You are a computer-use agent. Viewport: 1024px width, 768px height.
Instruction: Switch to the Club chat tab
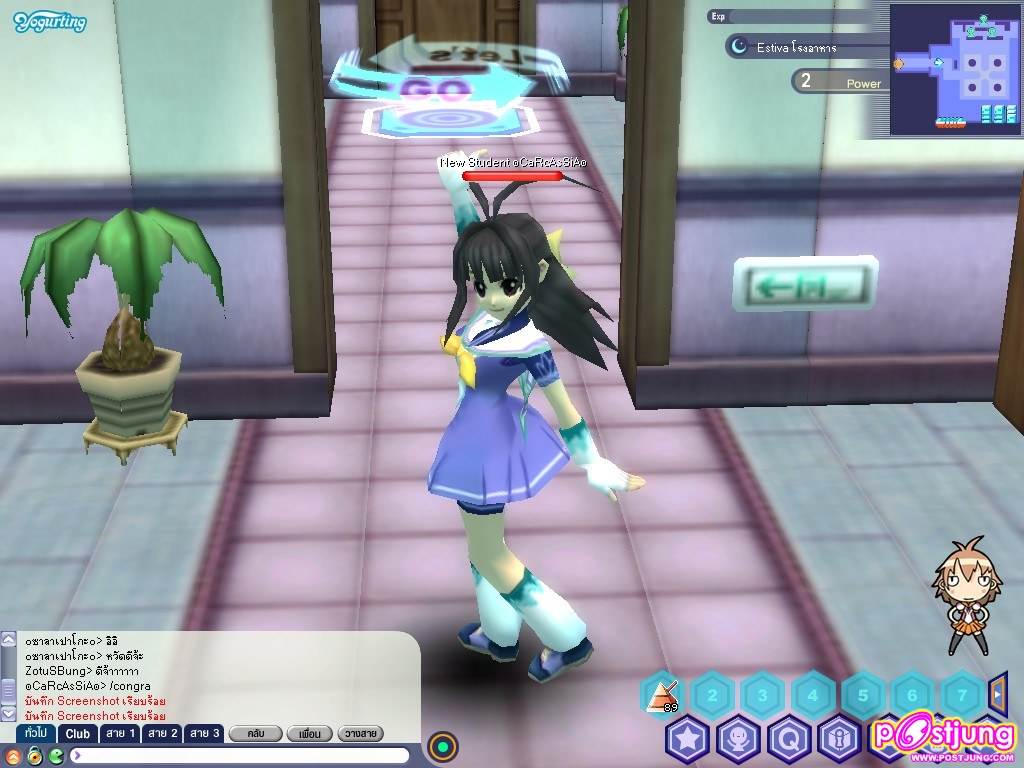tap(78, 734)
